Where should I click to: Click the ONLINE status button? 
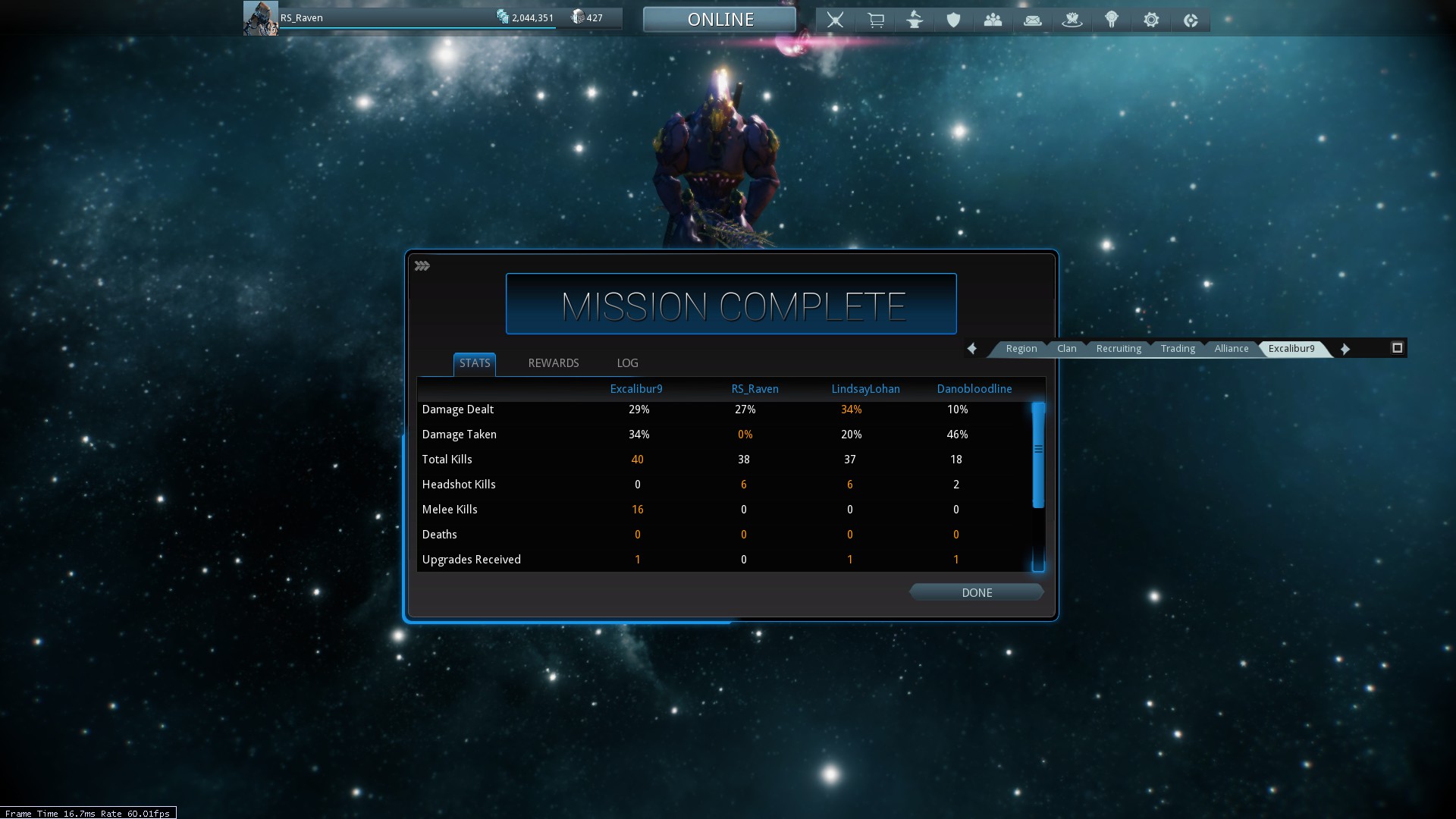720,20
